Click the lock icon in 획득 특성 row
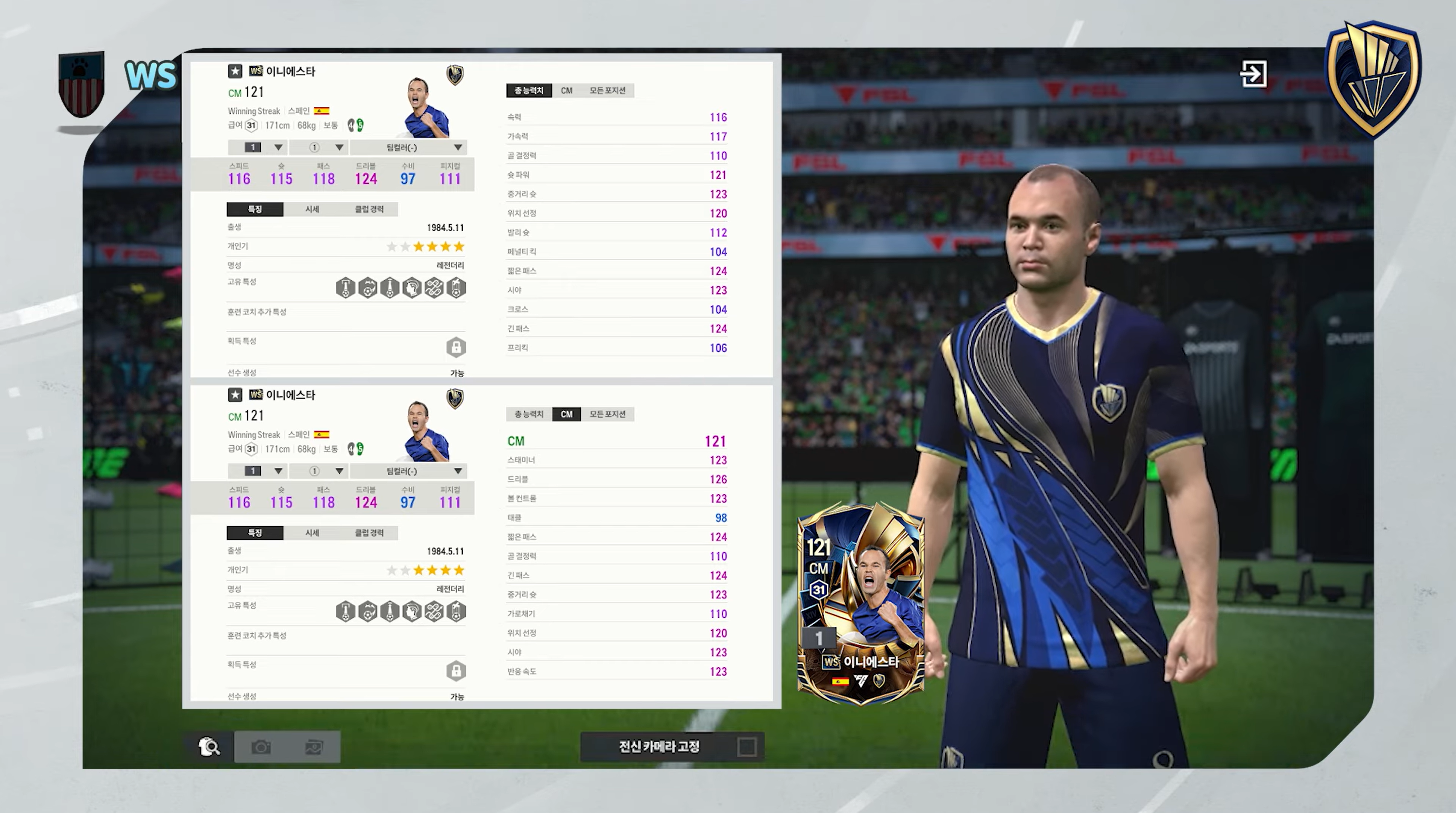This screenshot has width=1456, height=813. pos(456,347)
